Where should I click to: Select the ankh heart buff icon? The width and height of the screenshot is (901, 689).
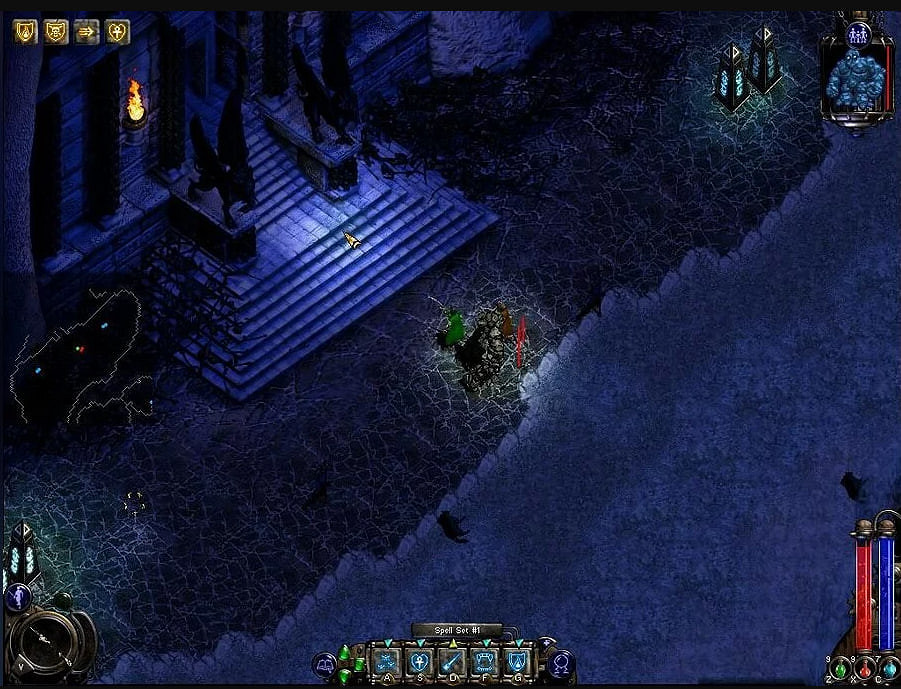118,32
